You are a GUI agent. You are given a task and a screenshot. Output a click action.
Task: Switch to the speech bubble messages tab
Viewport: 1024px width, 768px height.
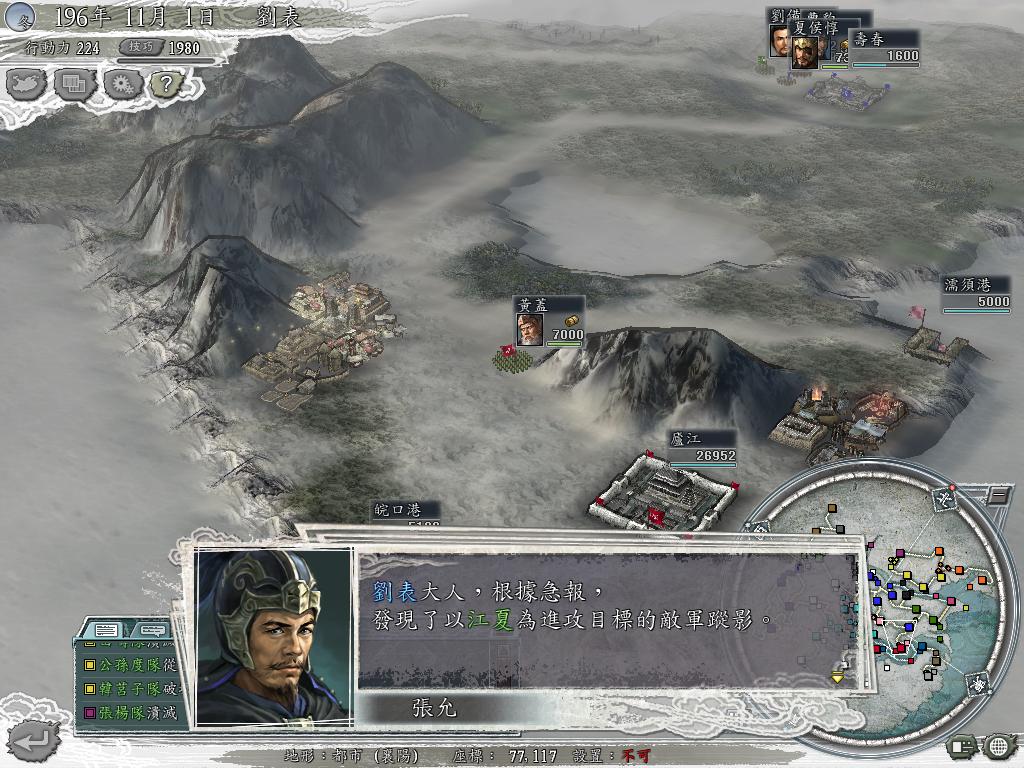pos(151,631)
